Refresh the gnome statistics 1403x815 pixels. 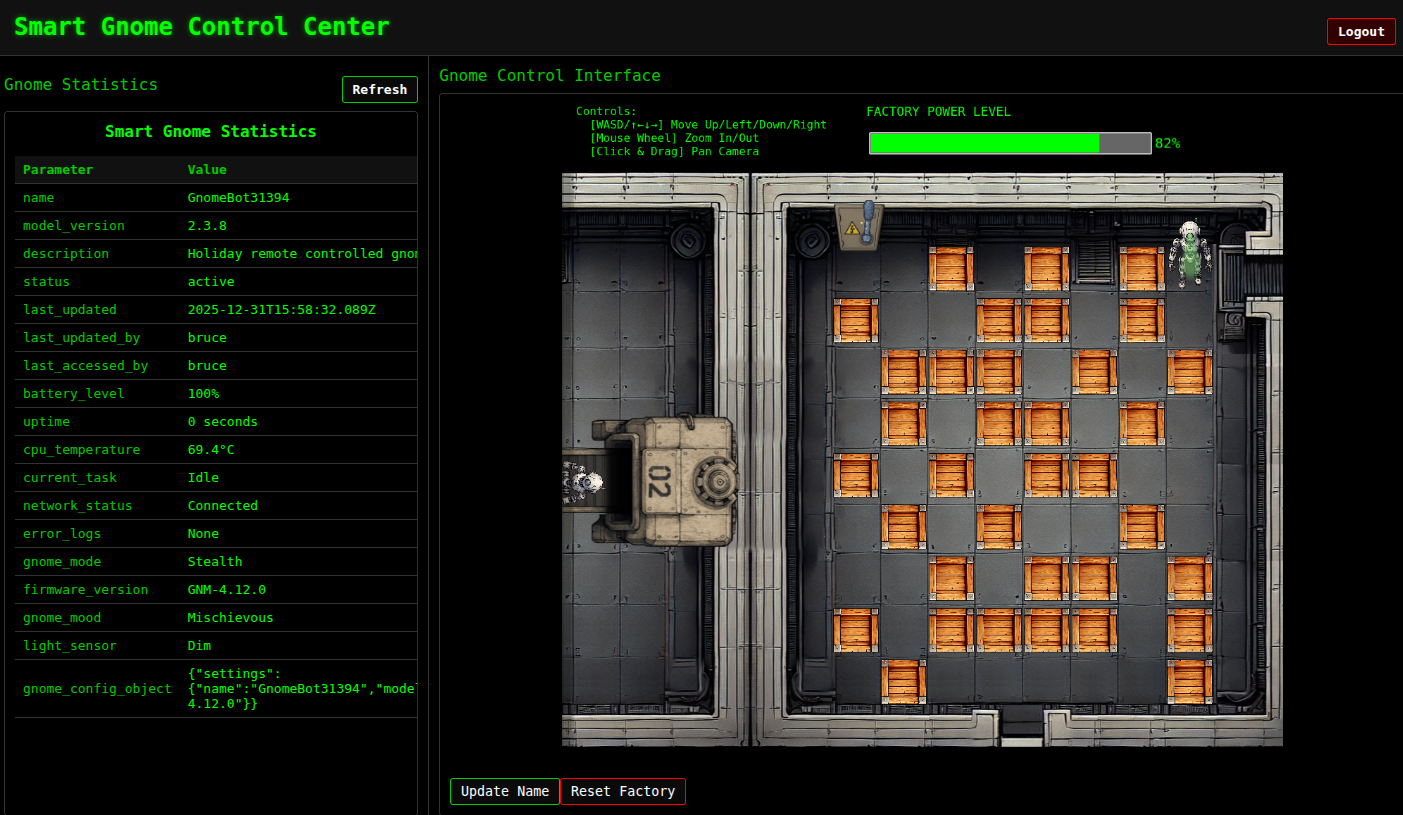coord(379,89)
